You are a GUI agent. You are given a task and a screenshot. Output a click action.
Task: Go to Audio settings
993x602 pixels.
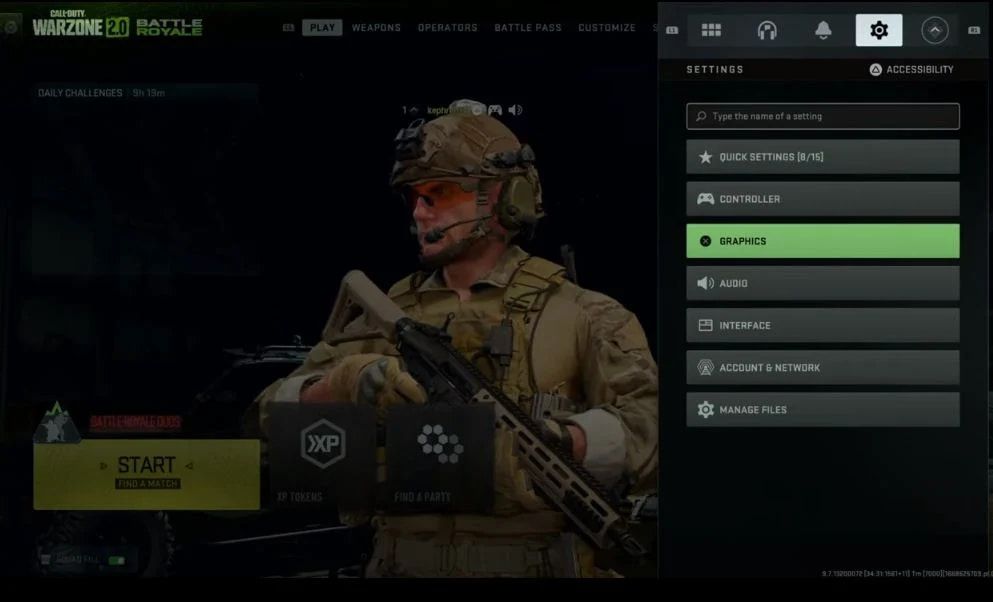tap(822, 283)
